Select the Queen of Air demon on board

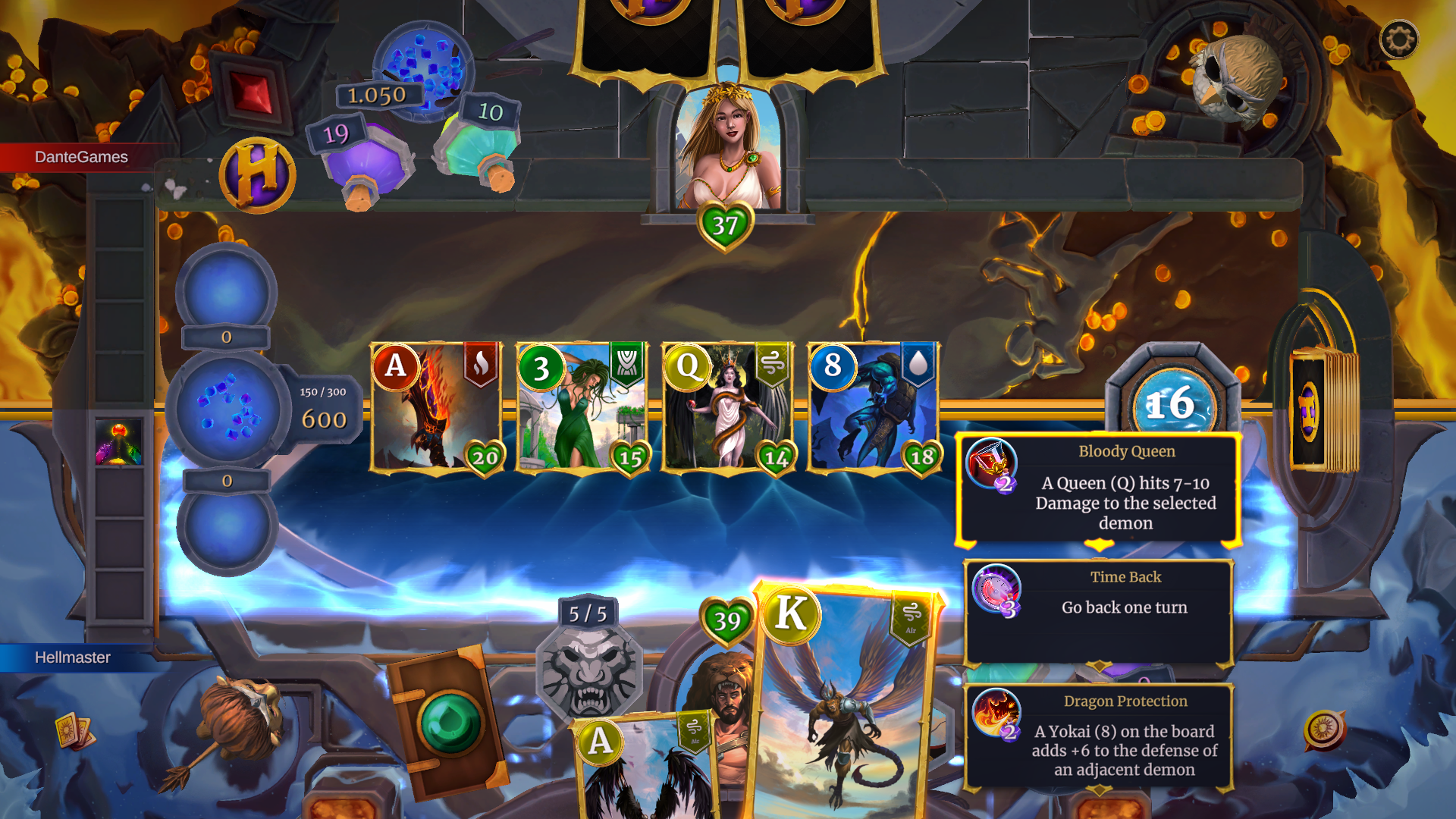(728, 407)
